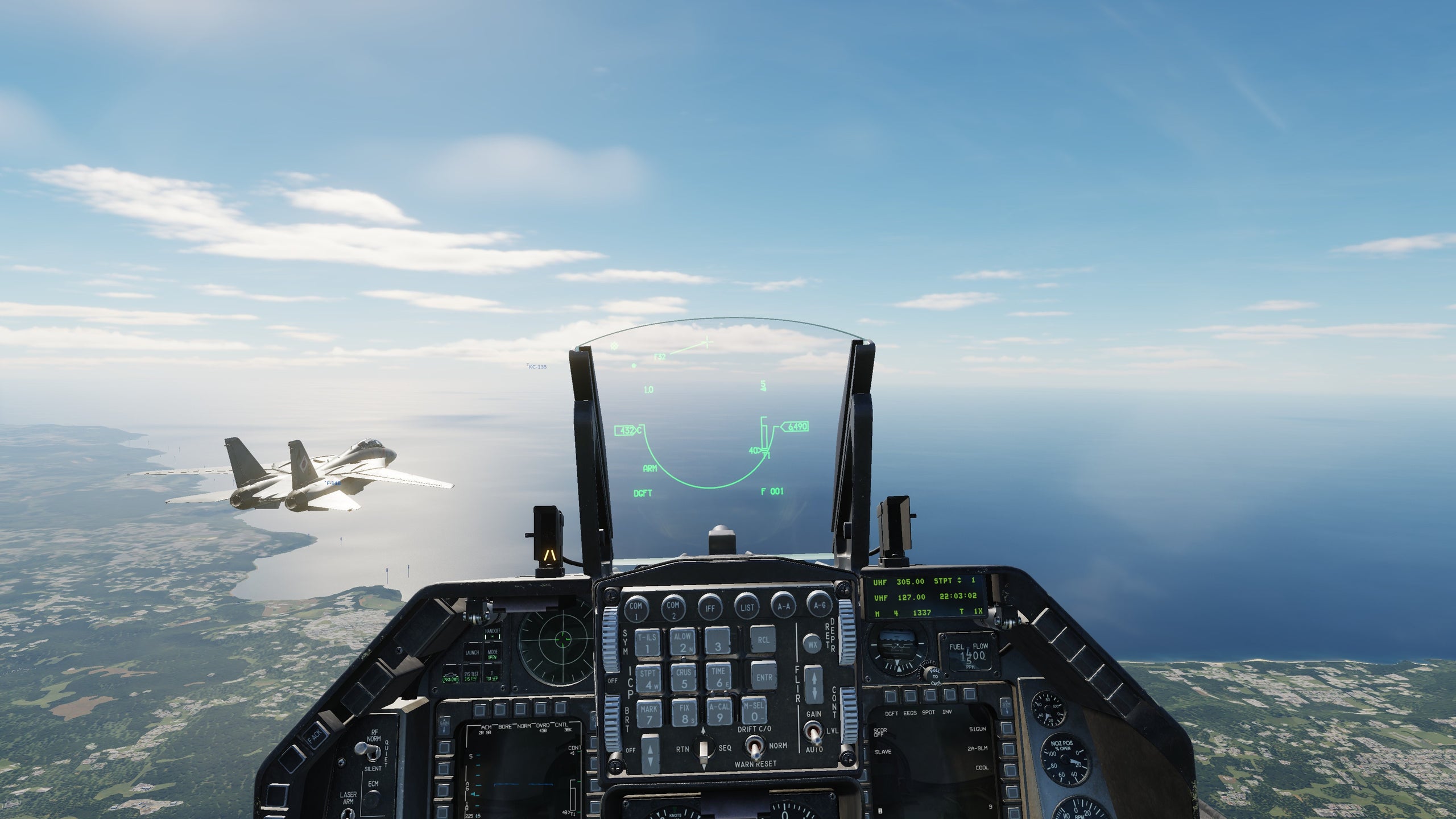Select OVRD on the left MFD
This screenshot has height=819, width=1456.
(x=540, y=709)
